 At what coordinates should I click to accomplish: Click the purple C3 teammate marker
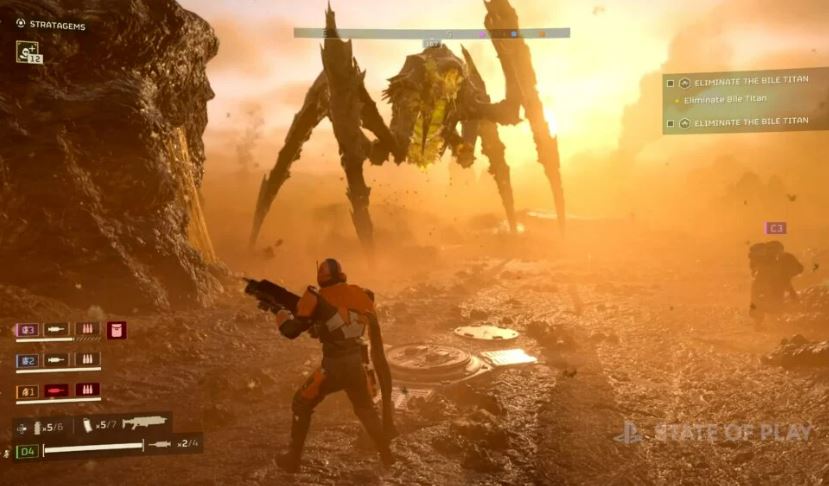coord(775,228)
